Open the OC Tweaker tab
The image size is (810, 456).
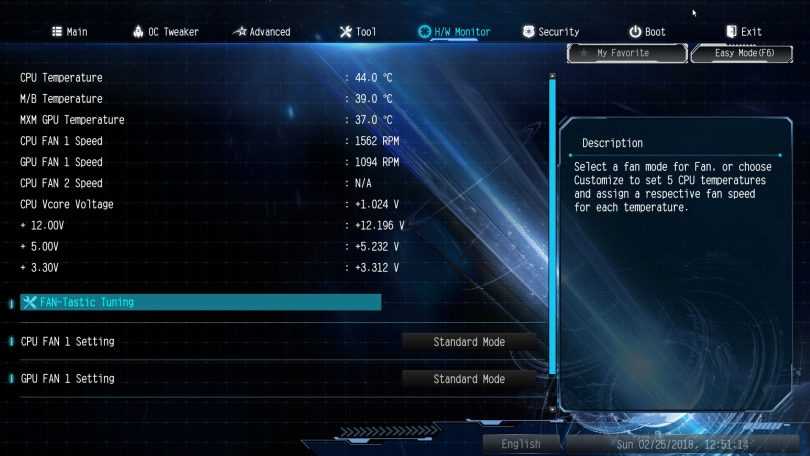(165, 32)
